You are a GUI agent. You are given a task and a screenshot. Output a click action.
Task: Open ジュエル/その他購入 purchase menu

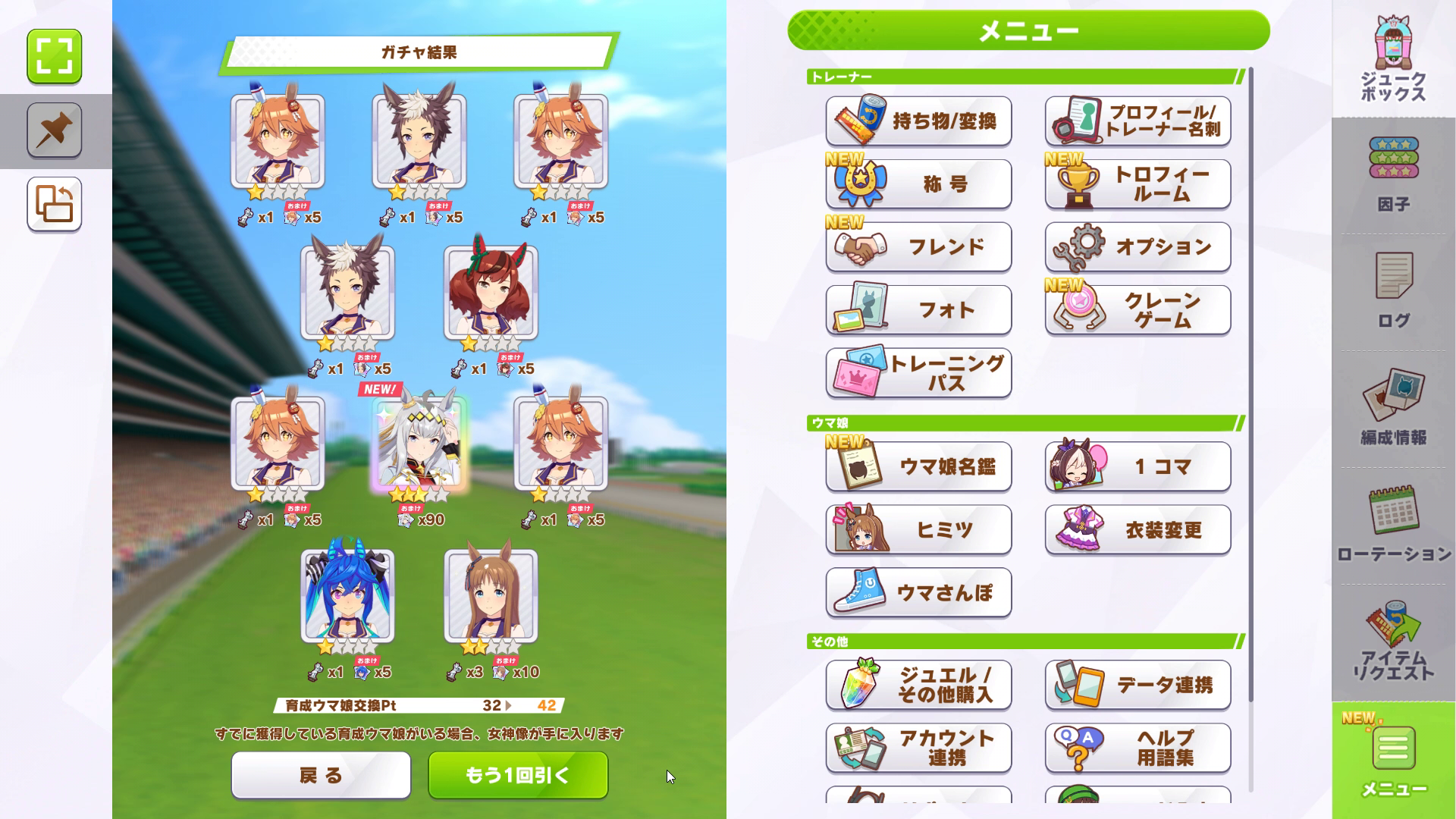pos(918,685)
